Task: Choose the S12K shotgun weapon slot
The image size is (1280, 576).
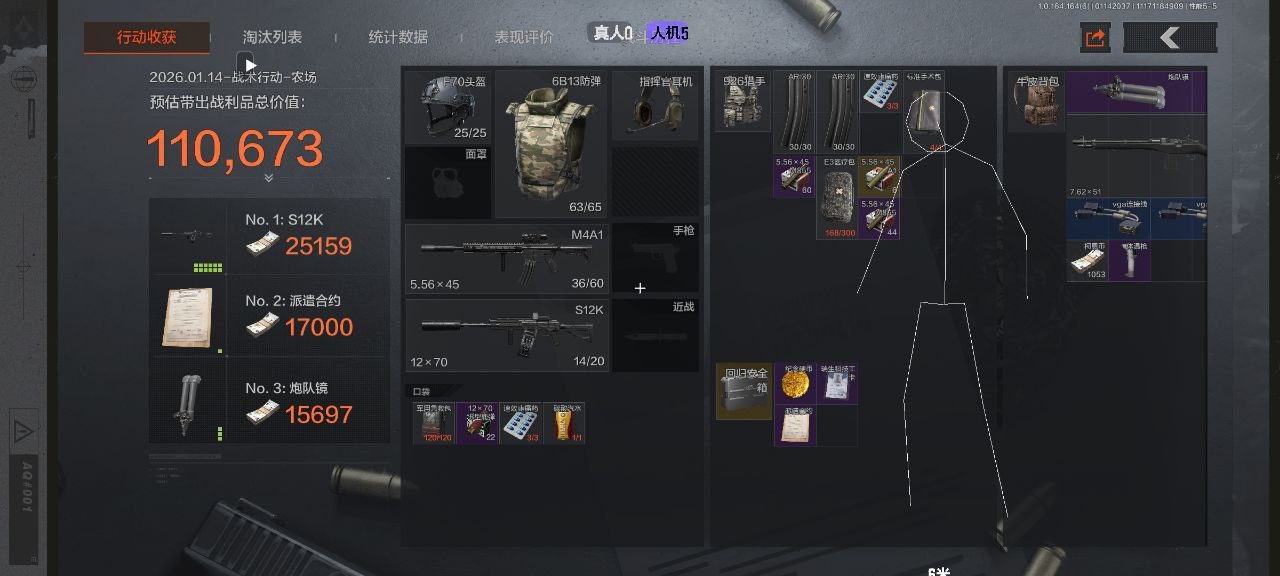Action: coord(506,335)
